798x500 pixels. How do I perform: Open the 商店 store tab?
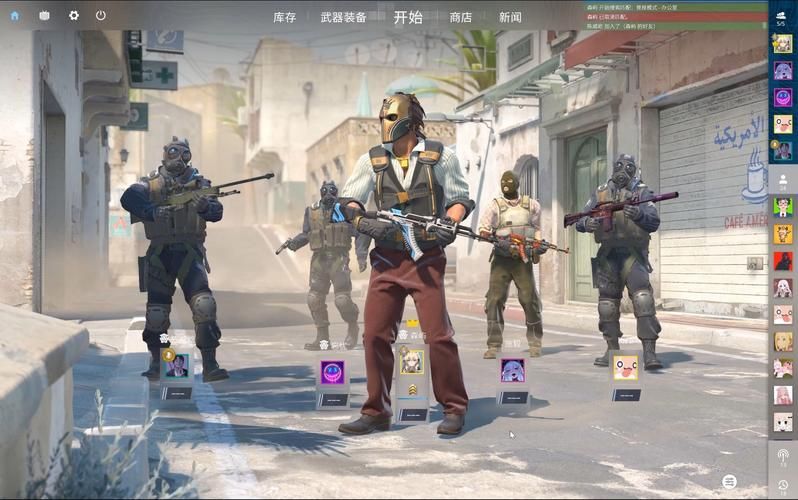pyautogui.click(x=461, y=17)
